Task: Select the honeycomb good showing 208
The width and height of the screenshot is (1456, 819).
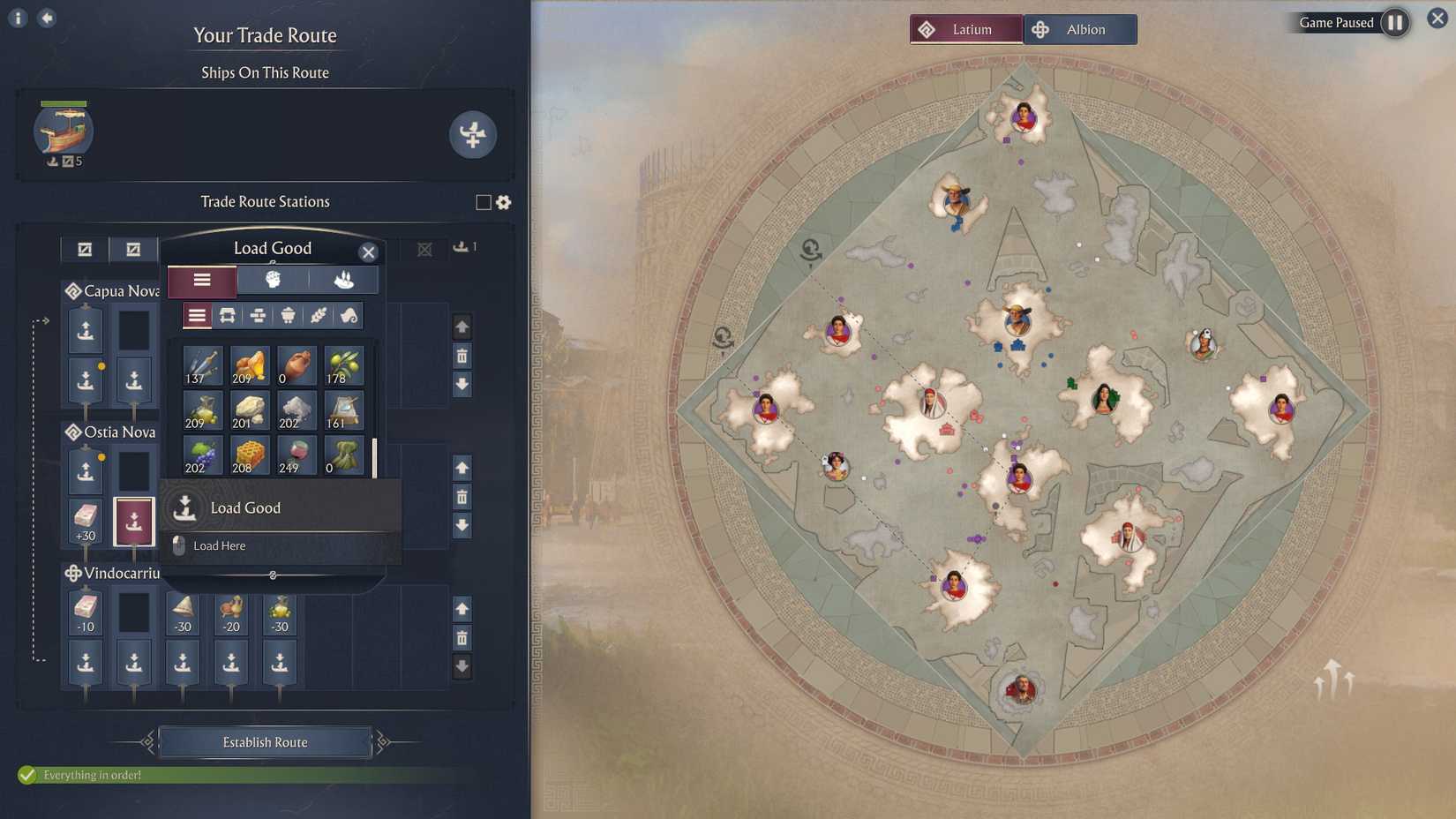Action: pyautogui.click(x=248, y=455)
